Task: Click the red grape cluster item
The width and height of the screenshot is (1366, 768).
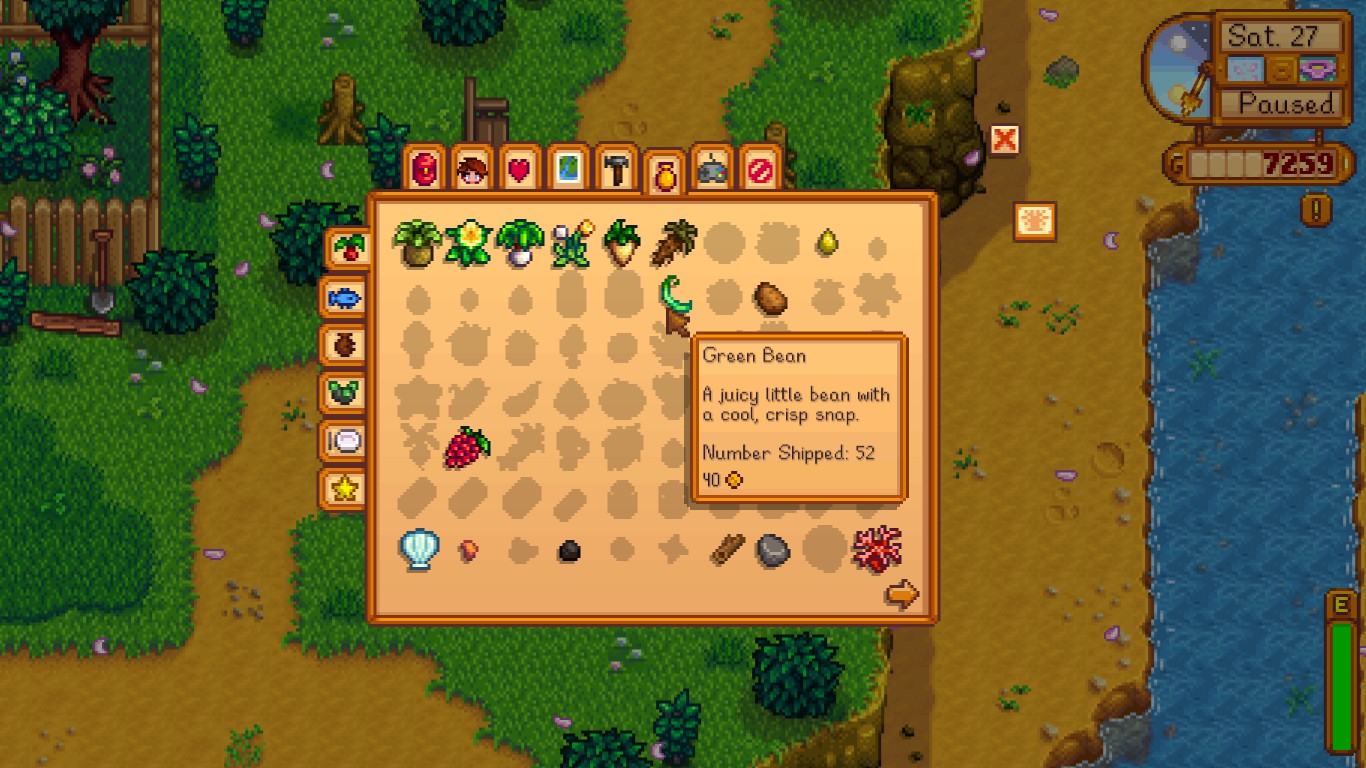Action: tap(466, 447)
